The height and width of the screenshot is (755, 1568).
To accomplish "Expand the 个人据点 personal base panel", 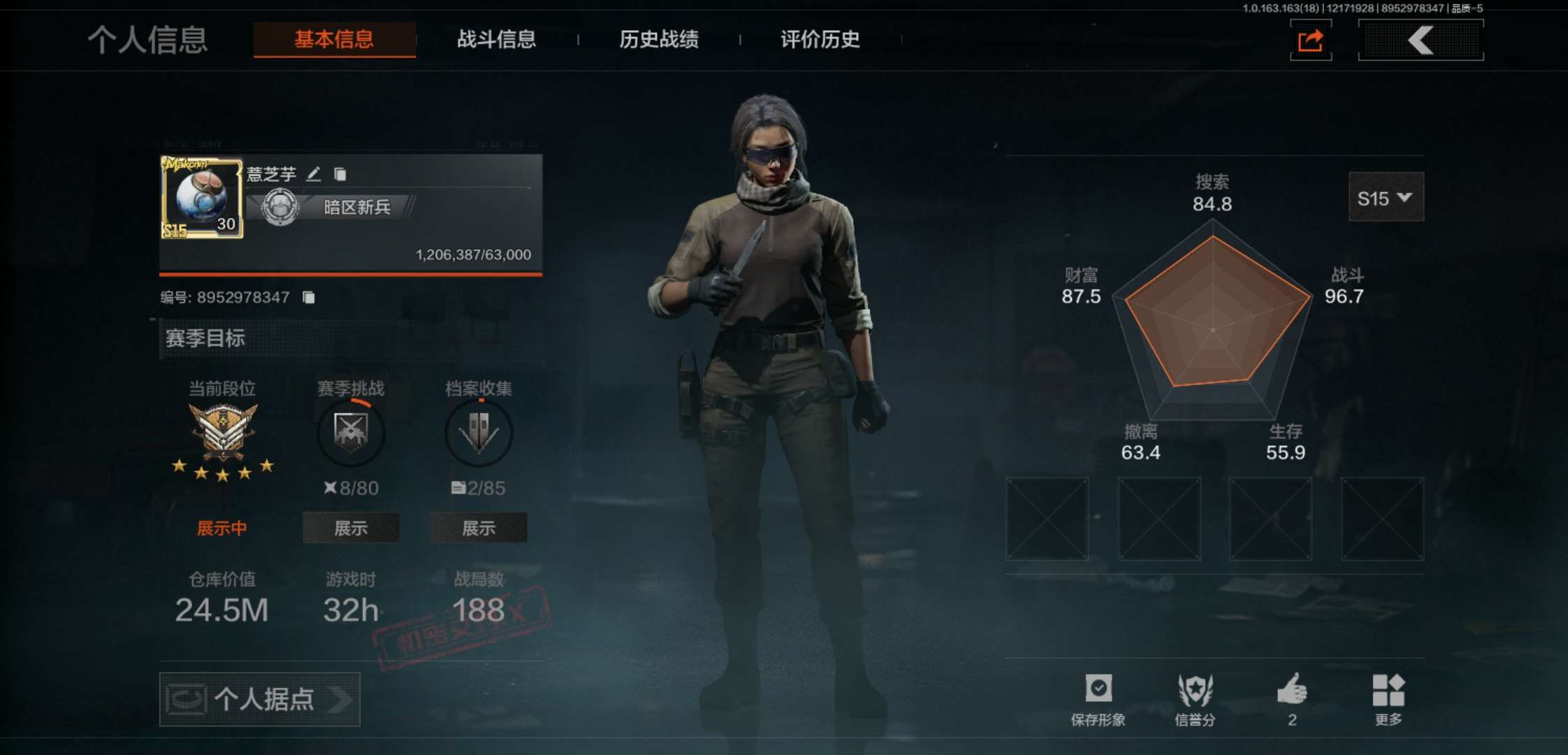I will tap(259, 698).
